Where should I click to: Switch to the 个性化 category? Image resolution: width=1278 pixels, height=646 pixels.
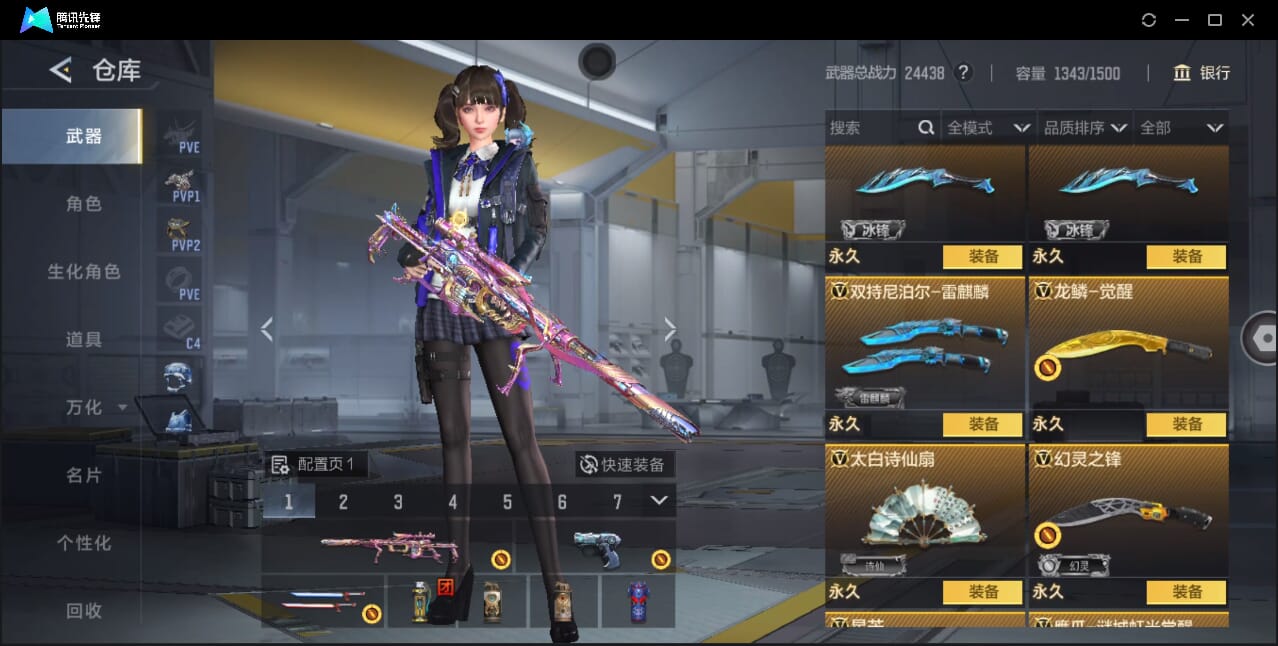pos(84,544)
